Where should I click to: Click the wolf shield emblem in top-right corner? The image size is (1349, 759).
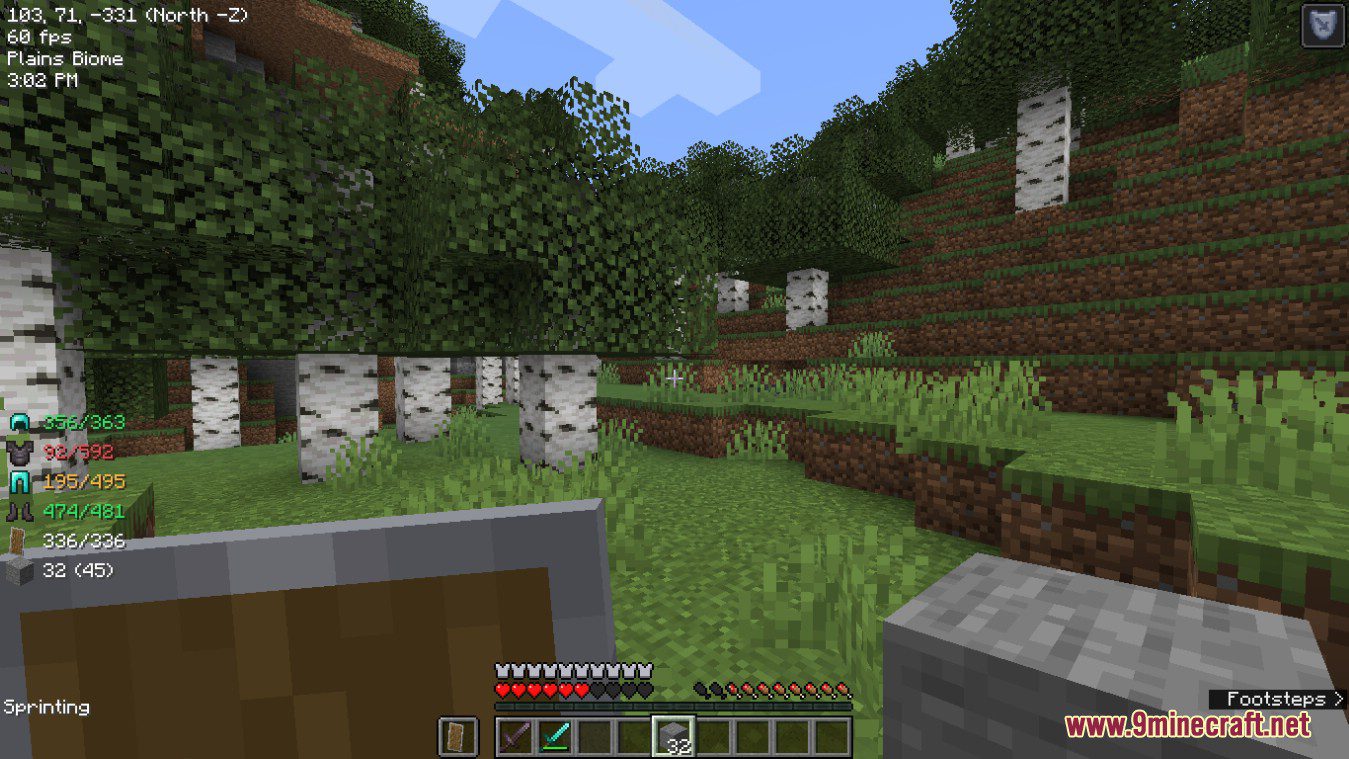pyautogui.click(x=1321, y=25)
